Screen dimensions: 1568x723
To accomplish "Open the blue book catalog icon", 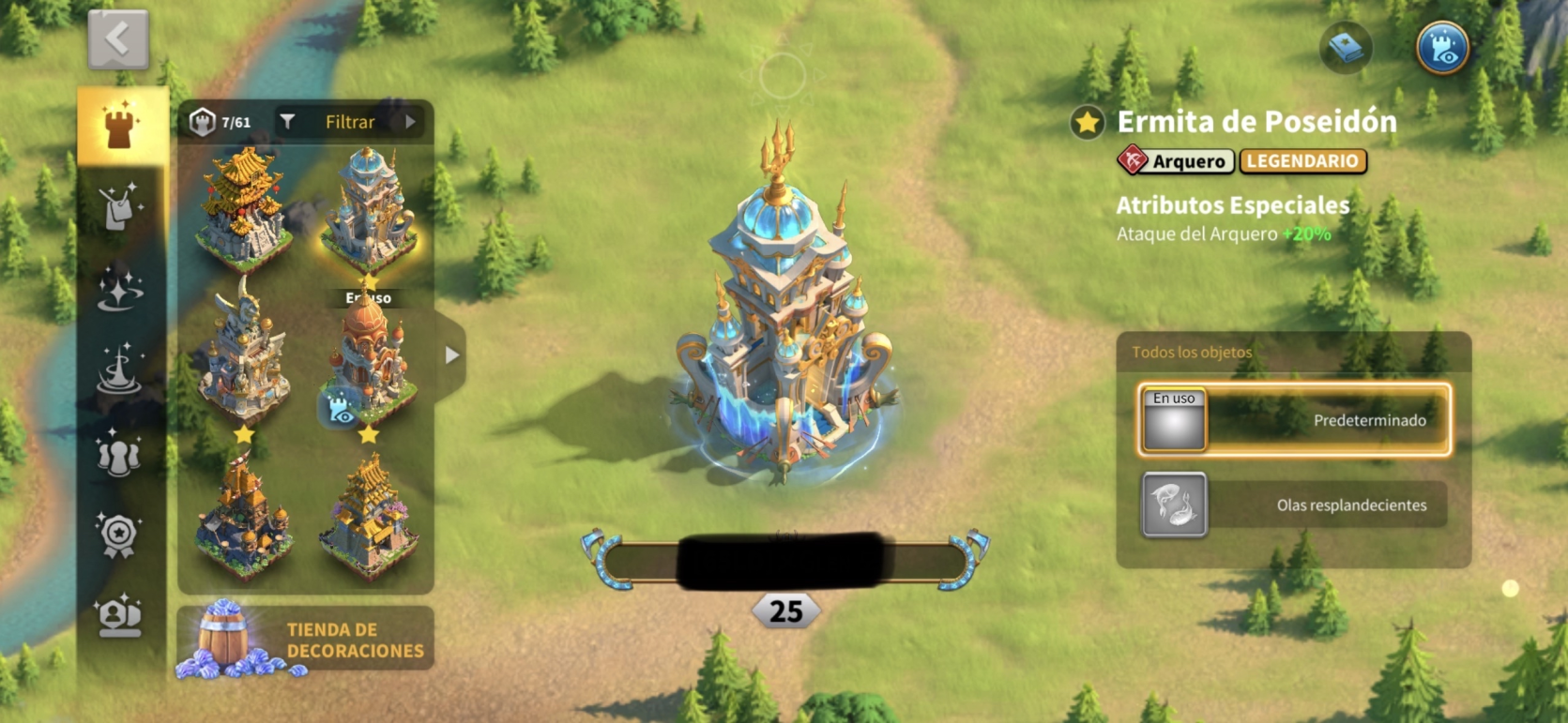I will click(1346, 48).
